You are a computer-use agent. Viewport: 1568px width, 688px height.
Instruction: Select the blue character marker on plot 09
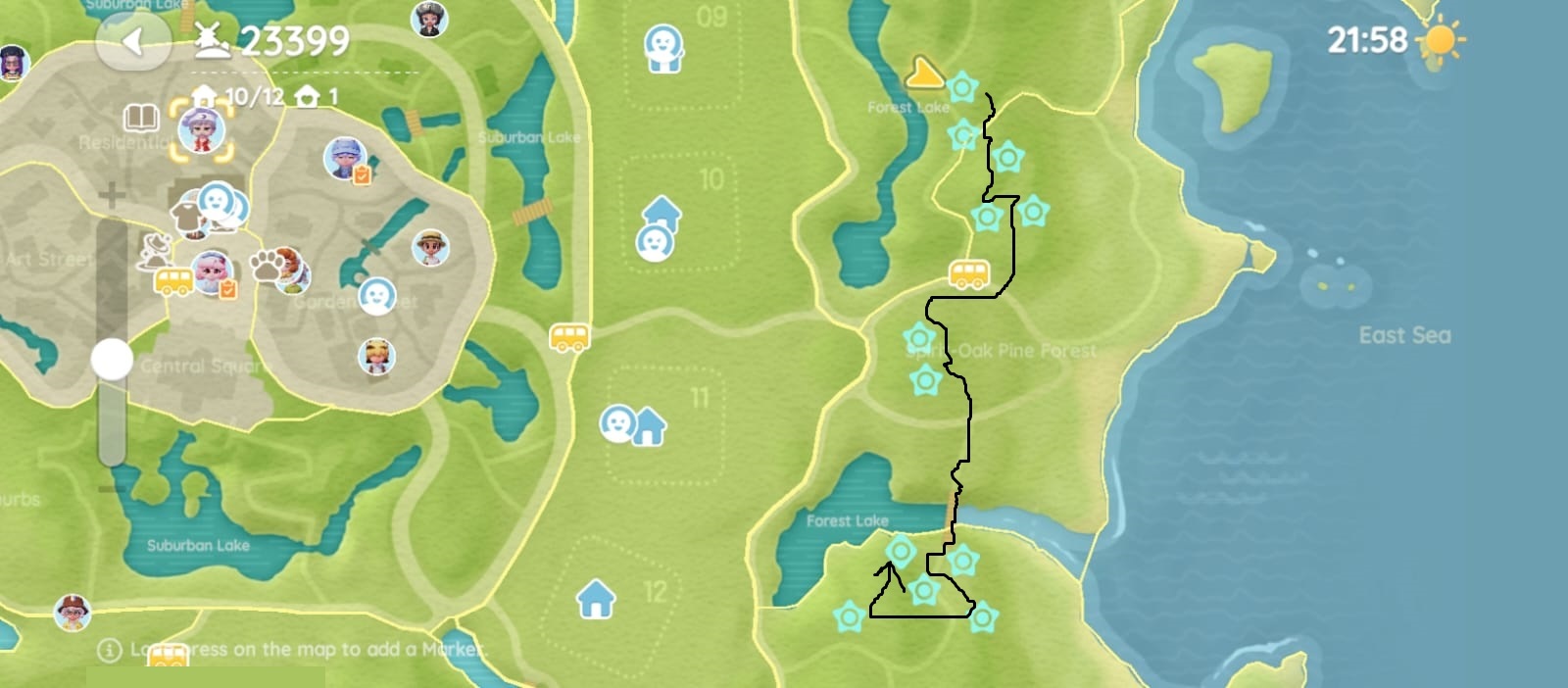[x=663, y=47]
